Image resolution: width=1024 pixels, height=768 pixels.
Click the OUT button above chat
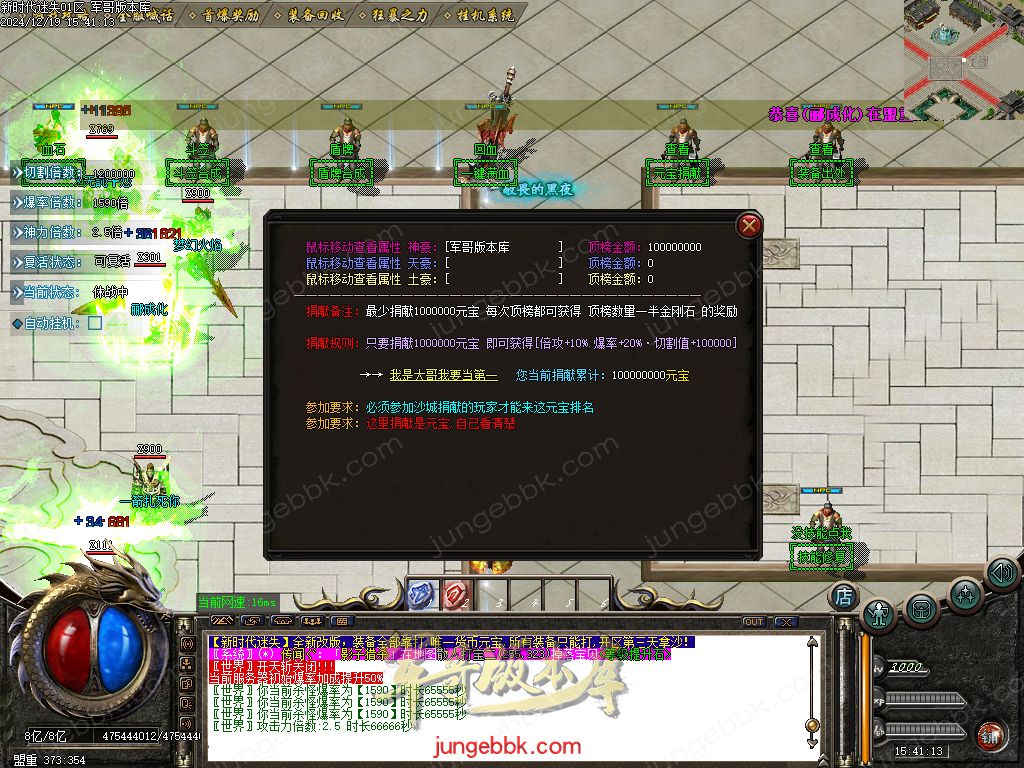click(753, 622)
